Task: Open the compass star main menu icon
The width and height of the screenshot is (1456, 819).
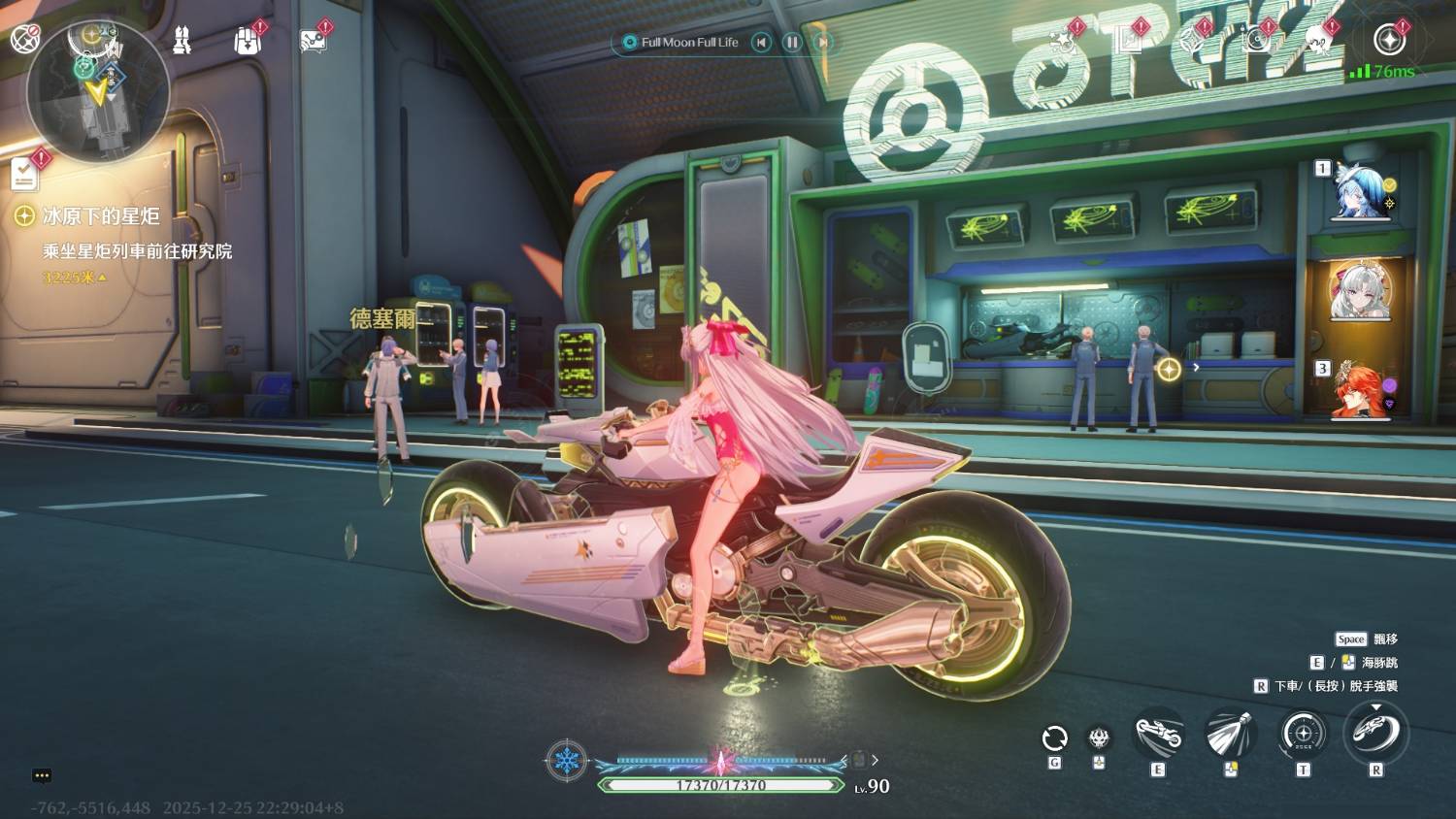Action: pos(1390,40)
